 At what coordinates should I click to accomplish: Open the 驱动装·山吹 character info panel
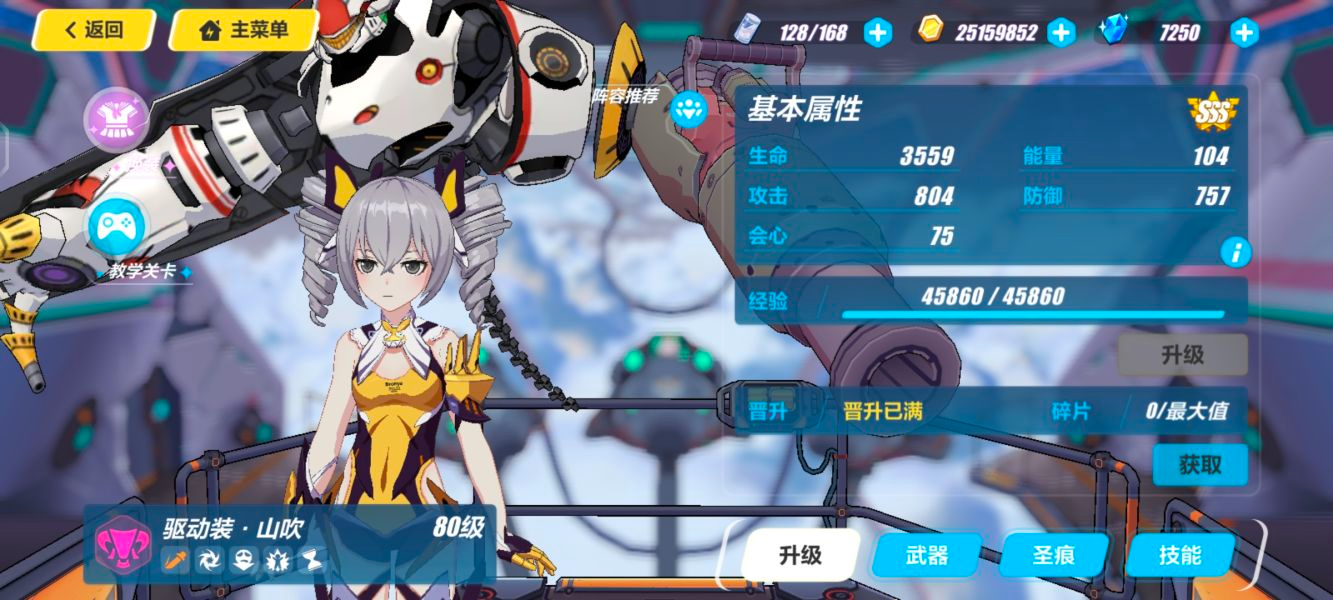click(290, 544)
